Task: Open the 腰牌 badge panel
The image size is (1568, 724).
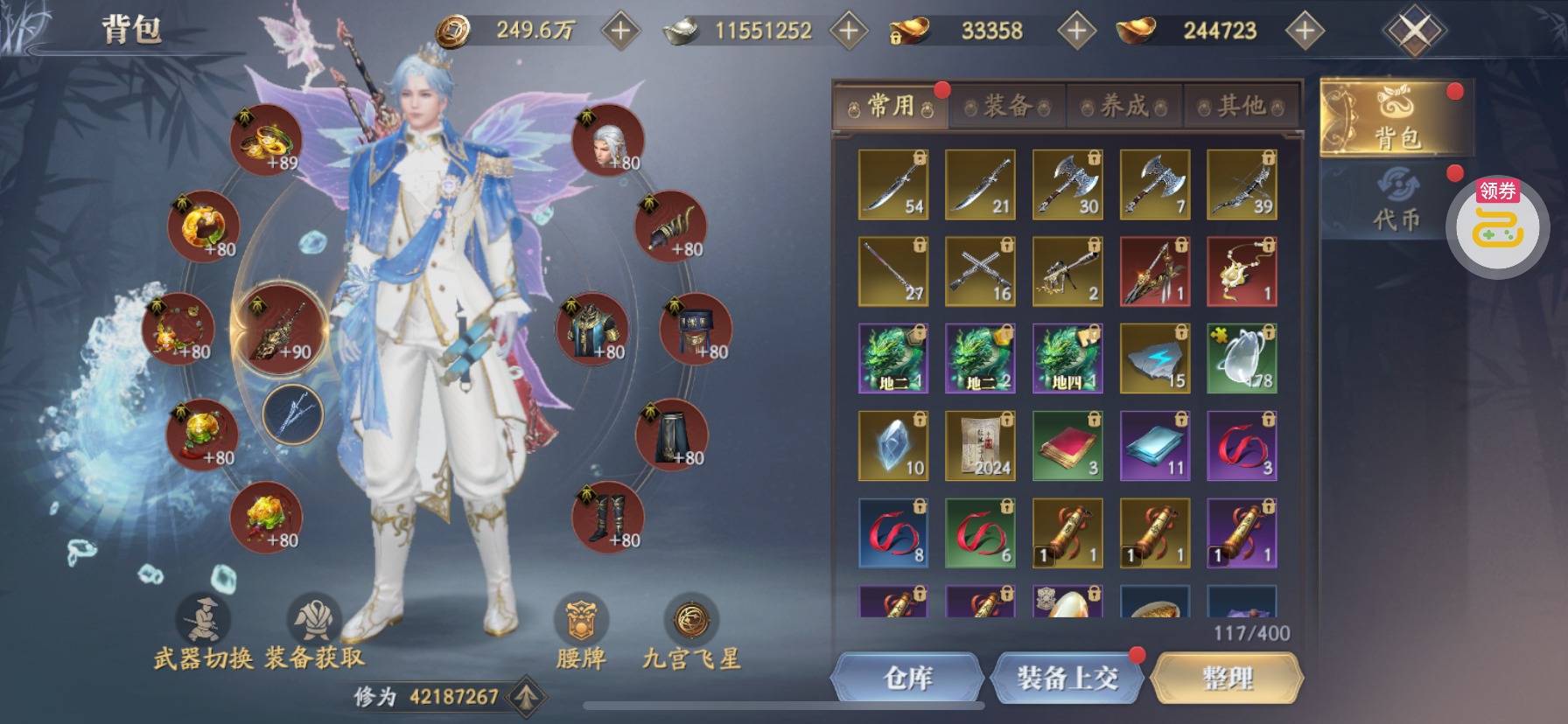Action: tap(581, 634)
